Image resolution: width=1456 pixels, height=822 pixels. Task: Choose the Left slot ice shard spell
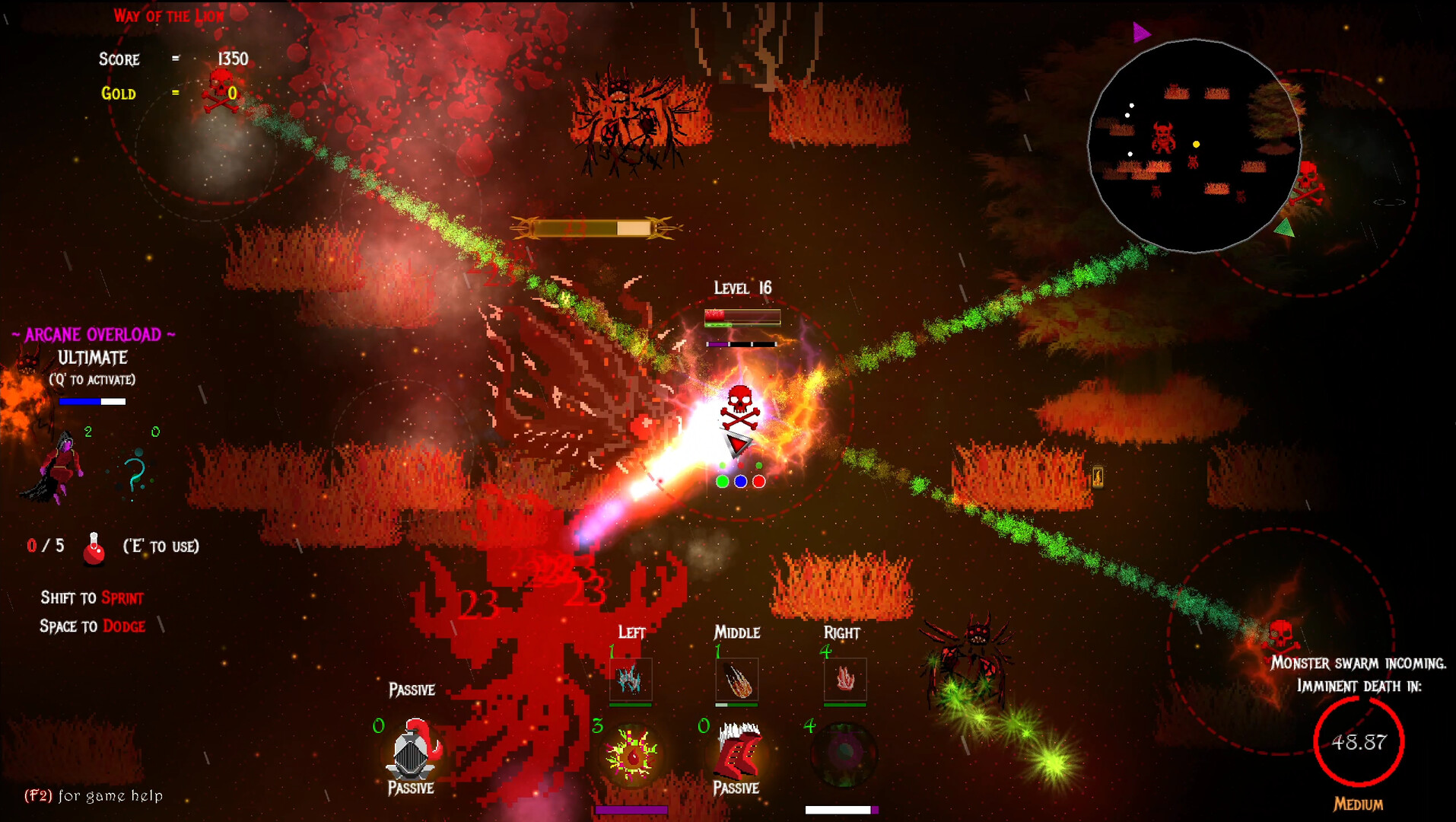(630, 678)
